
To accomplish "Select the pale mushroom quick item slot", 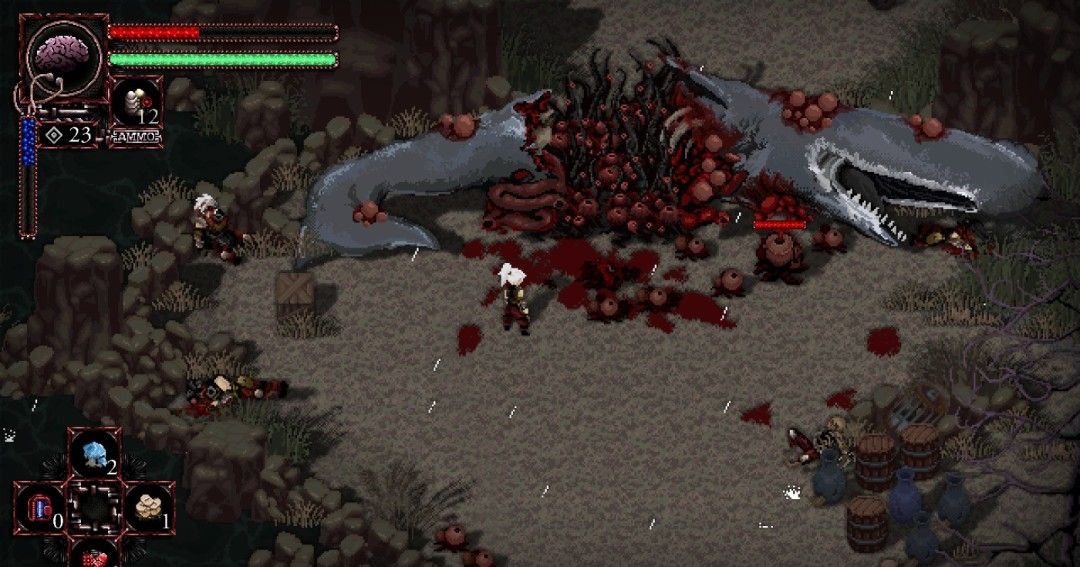I will click(x=150, y=506).
